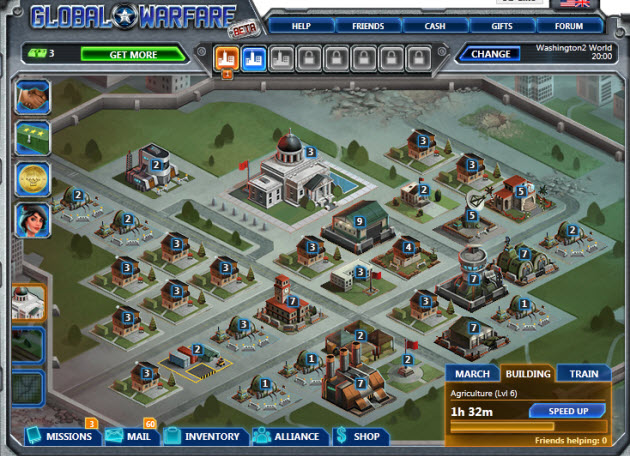Click the woman advisor portrait

coord(33,220)
